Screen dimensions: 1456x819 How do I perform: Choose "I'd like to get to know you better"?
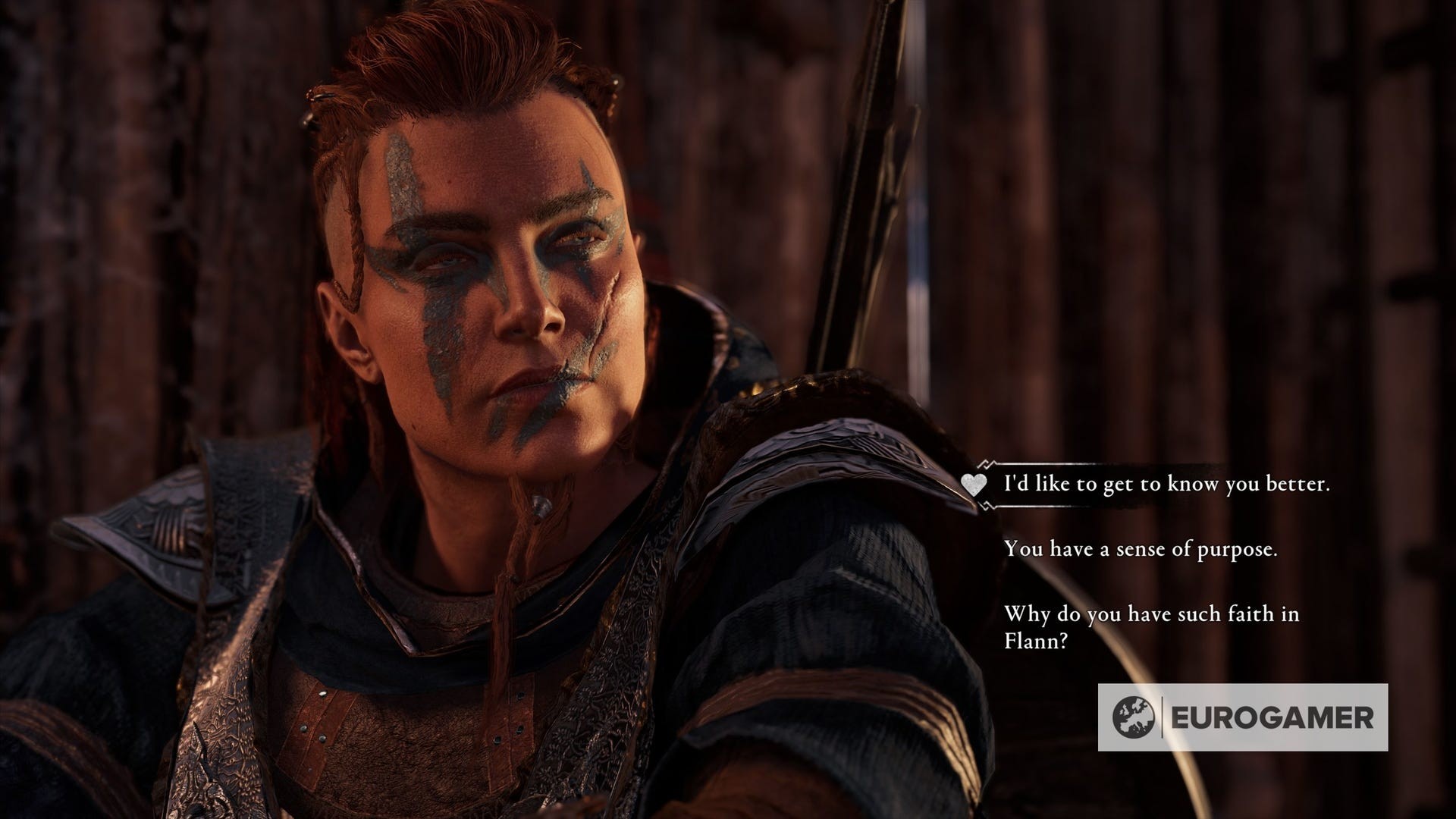click(x=1166, y=484)
